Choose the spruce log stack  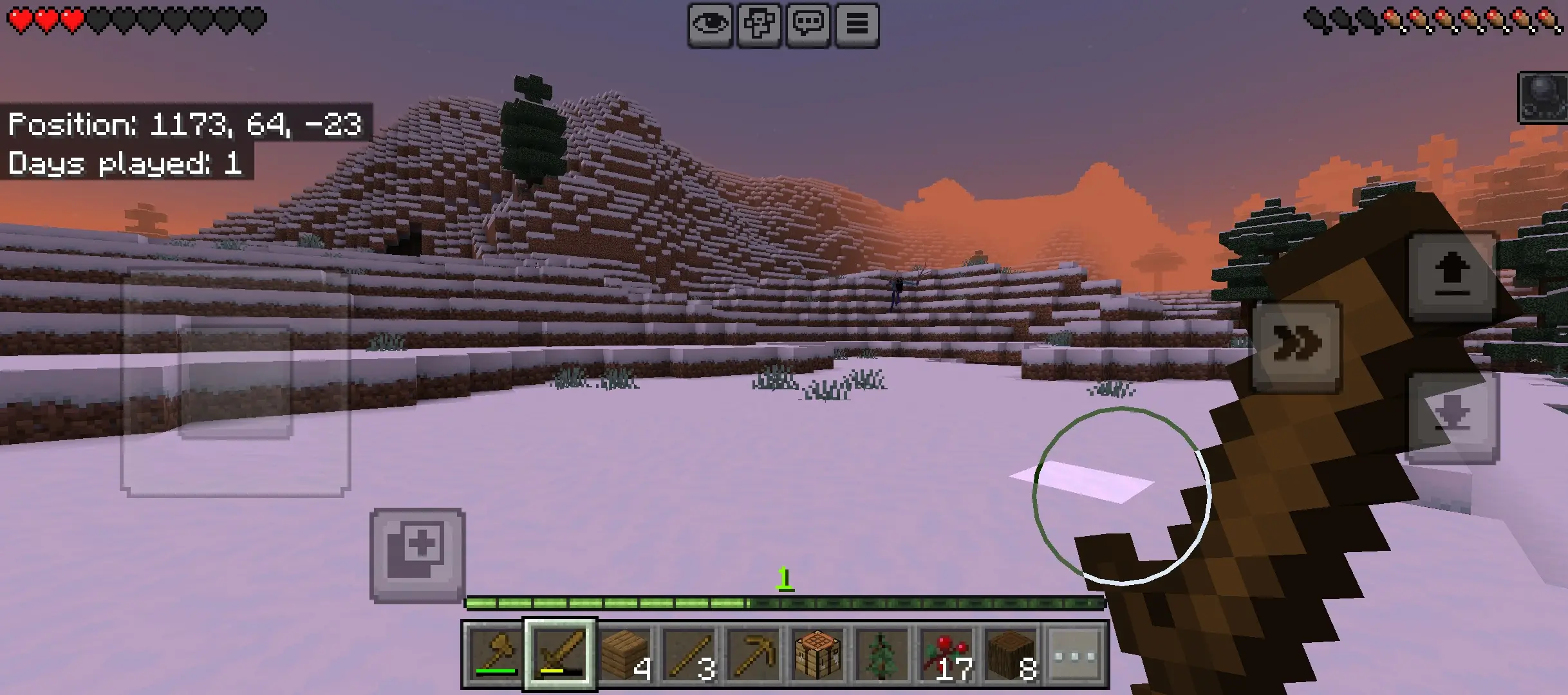(x=1011, y=654)
